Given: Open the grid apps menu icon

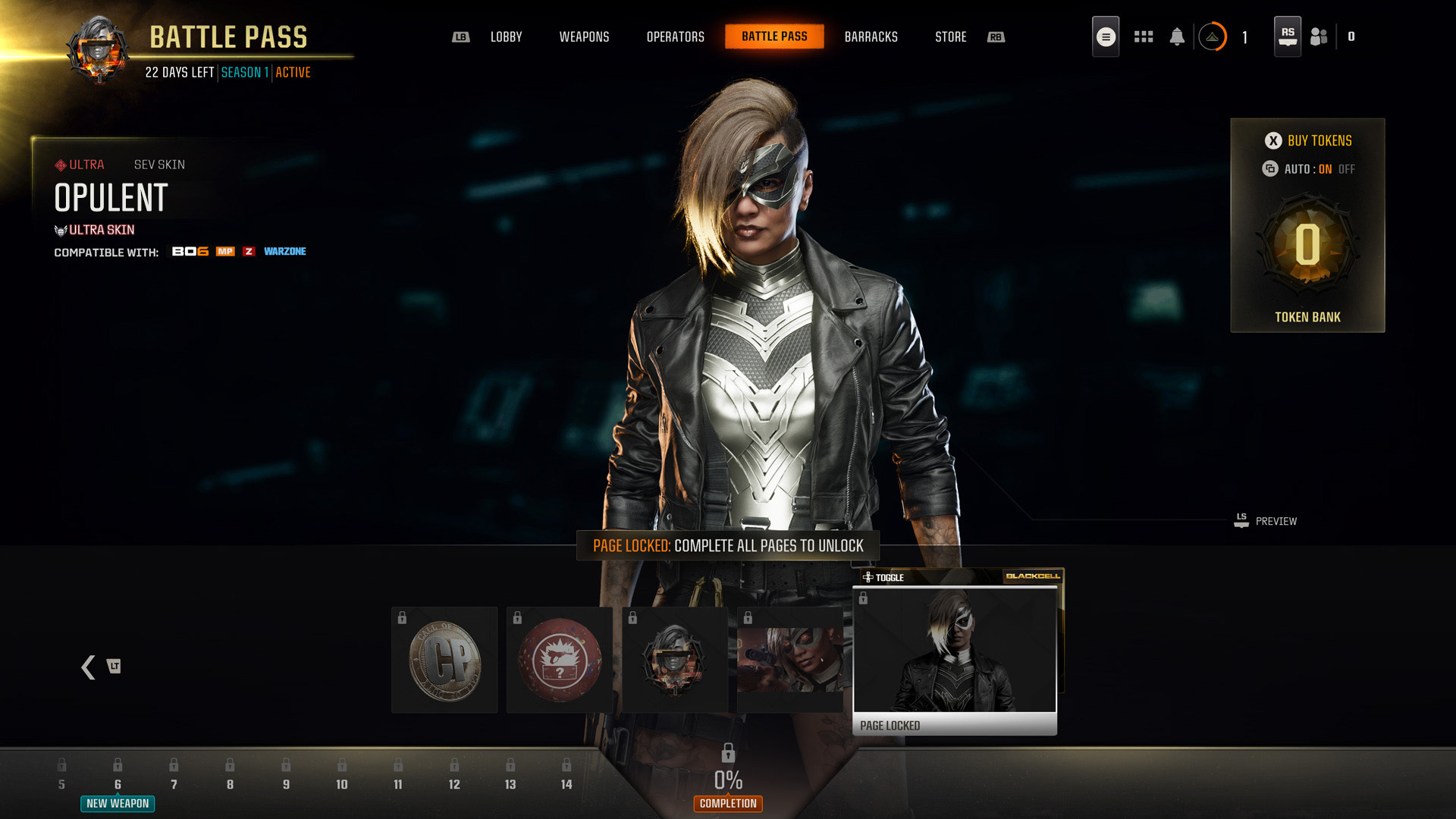Looking at the screenshot, I should 1144,36.
